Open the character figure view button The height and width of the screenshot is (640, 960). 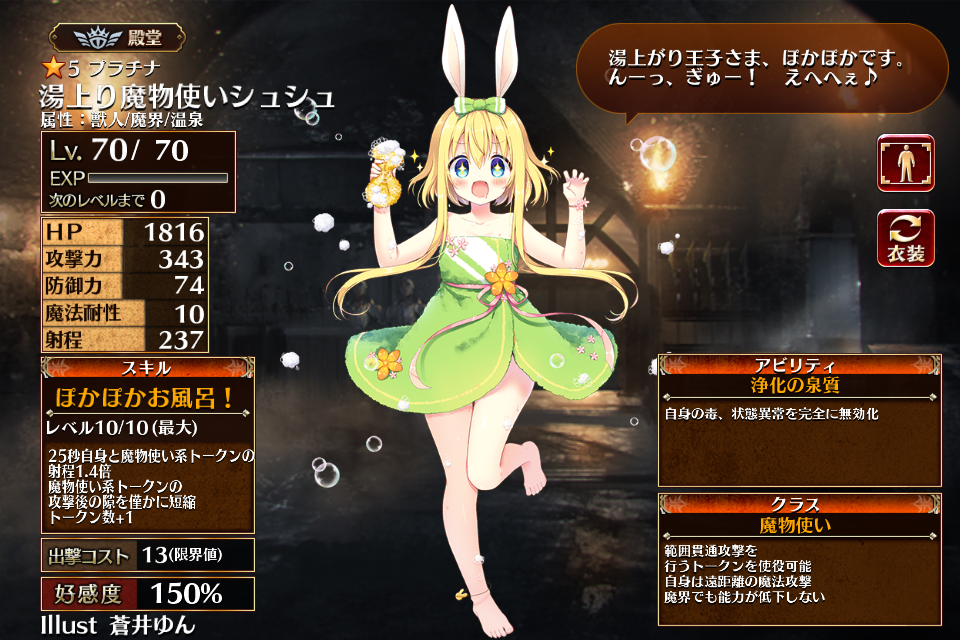coord(905,163)
